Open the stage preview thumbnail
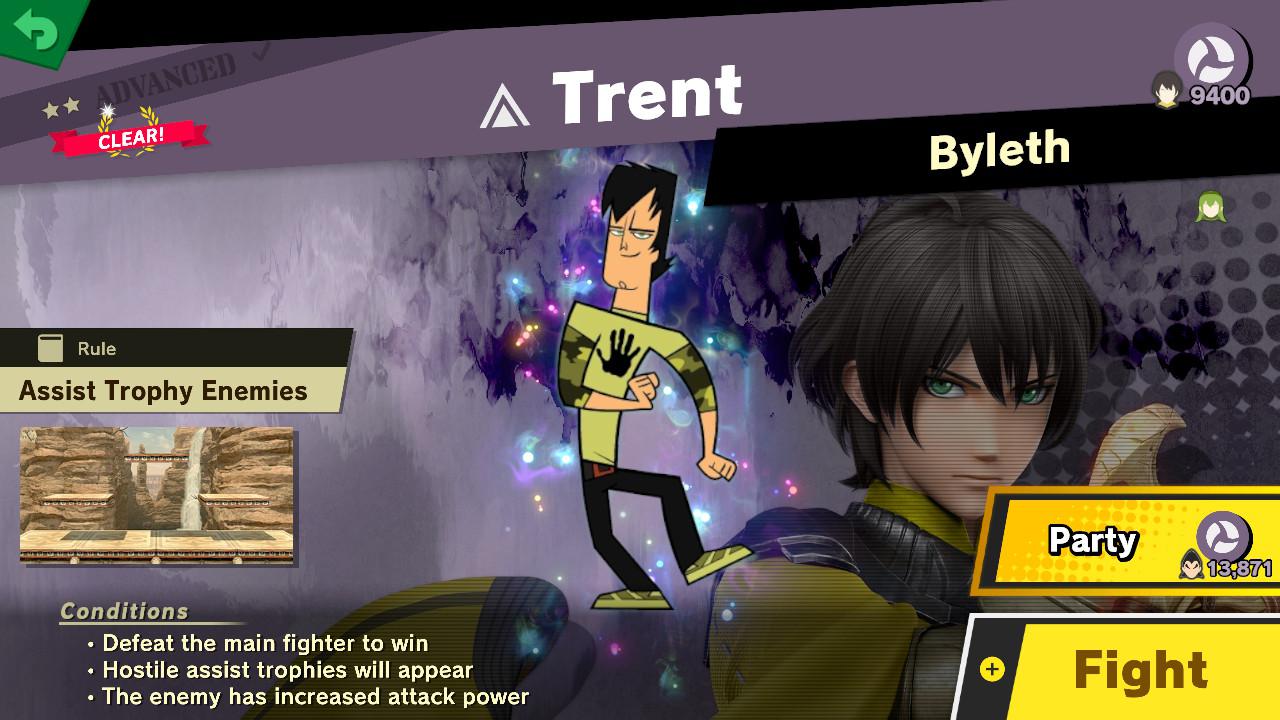Screen dimensions: 1280x720 tap(160, 496)
